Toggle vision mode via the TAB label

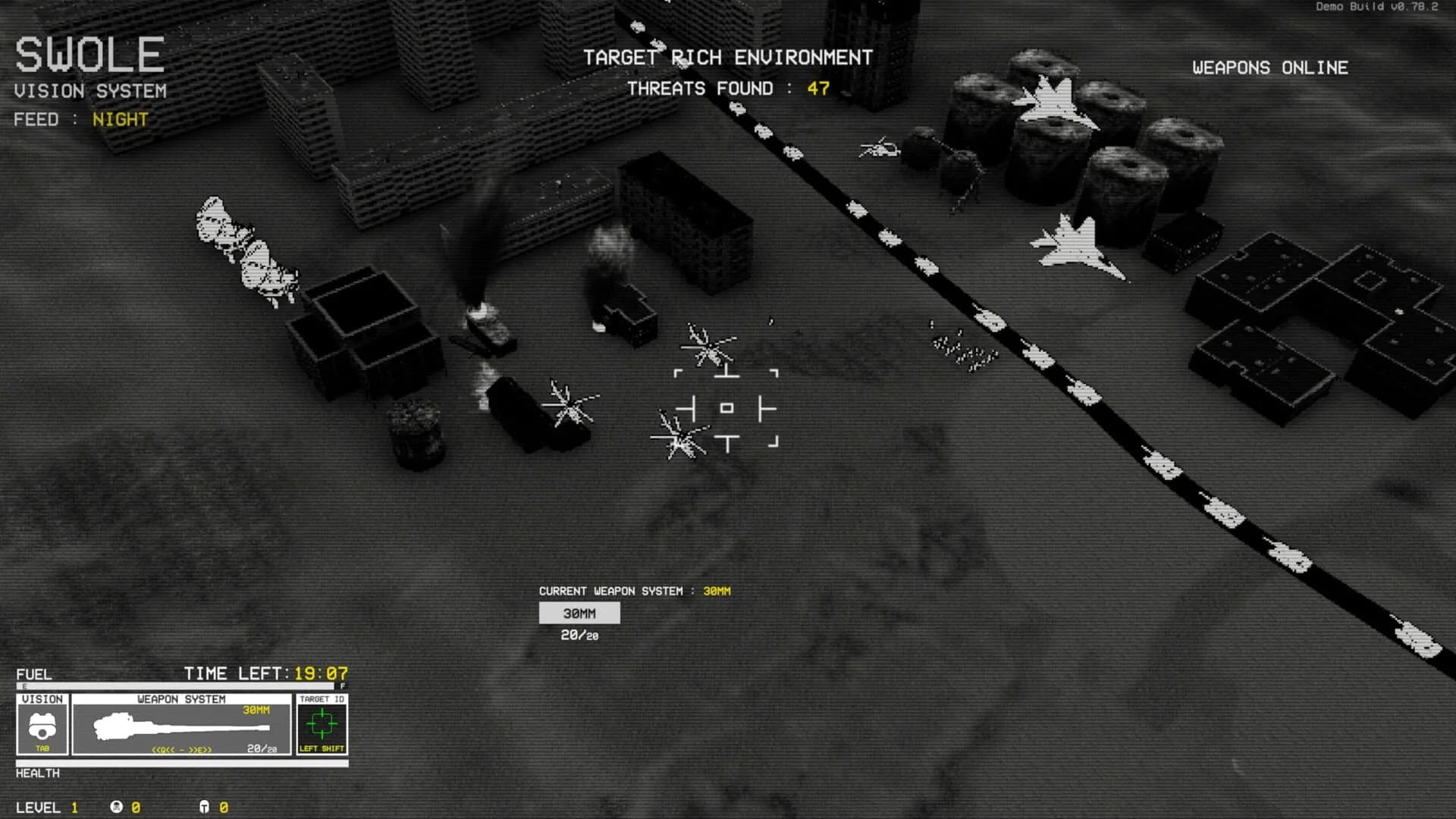point(42,748)
